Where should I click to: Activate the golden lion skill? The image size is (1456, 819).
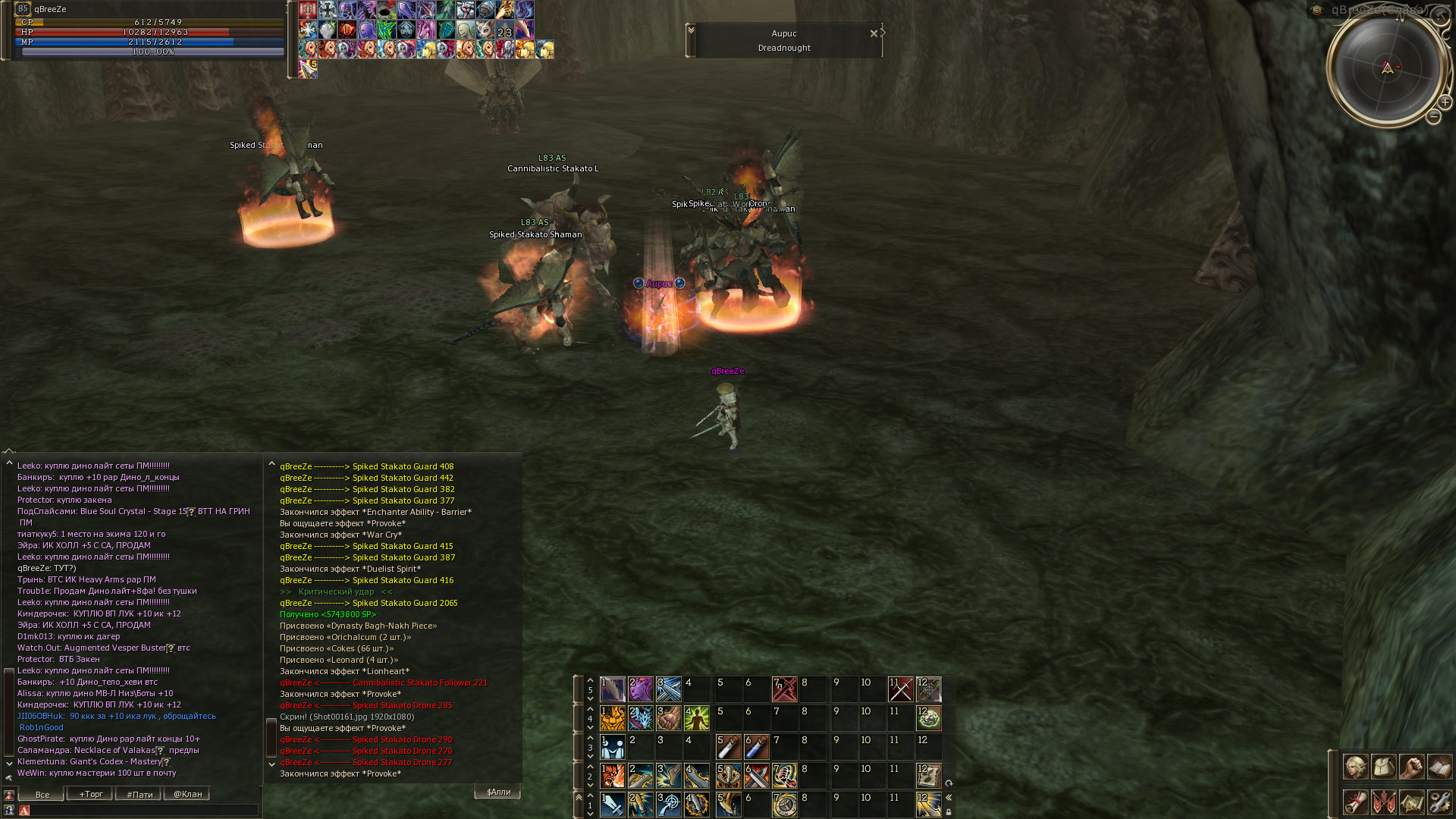click(x=613, y=717)
